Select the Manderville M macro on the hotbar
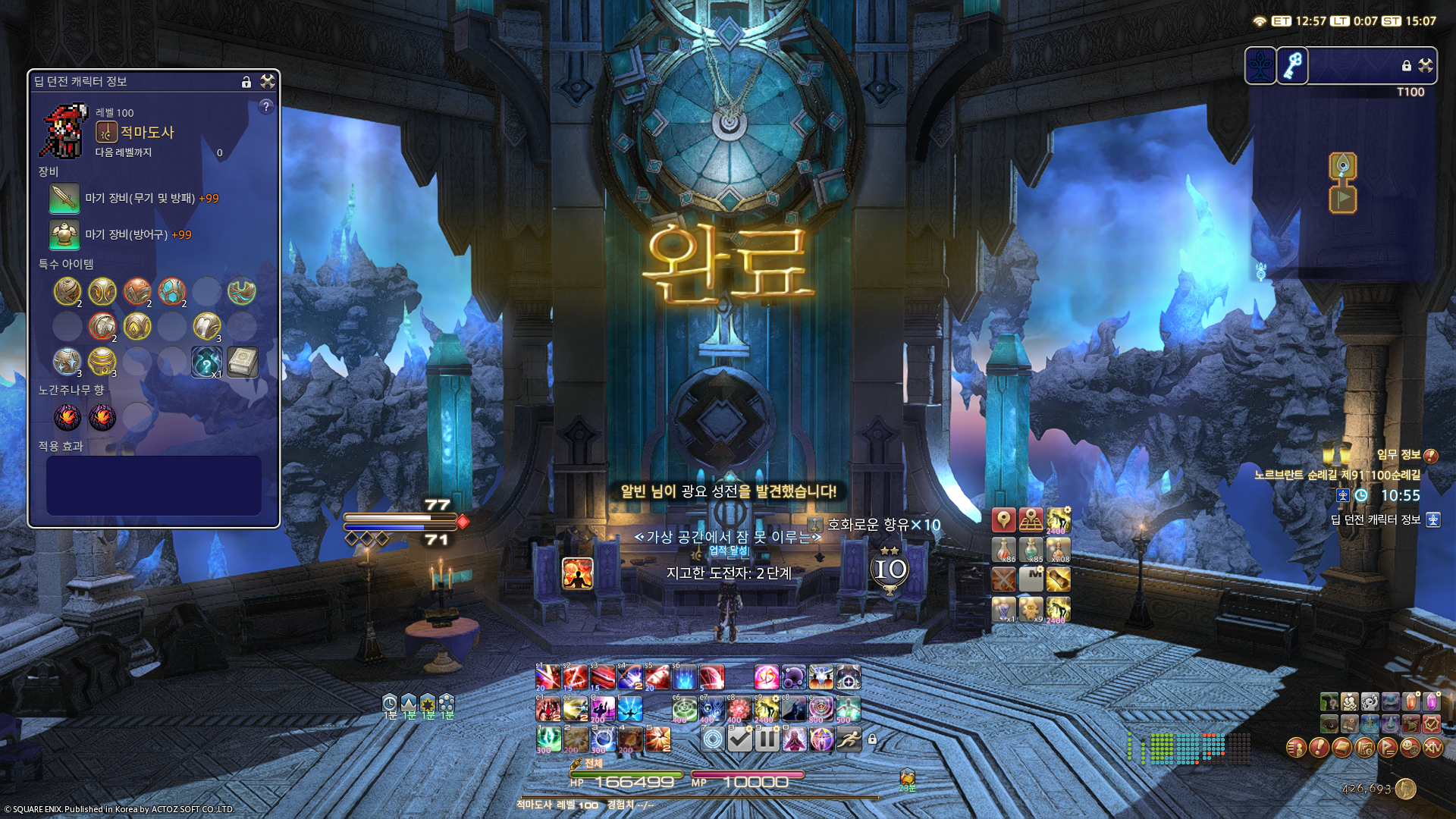The image size is (1456, 819). point(1031,579)
